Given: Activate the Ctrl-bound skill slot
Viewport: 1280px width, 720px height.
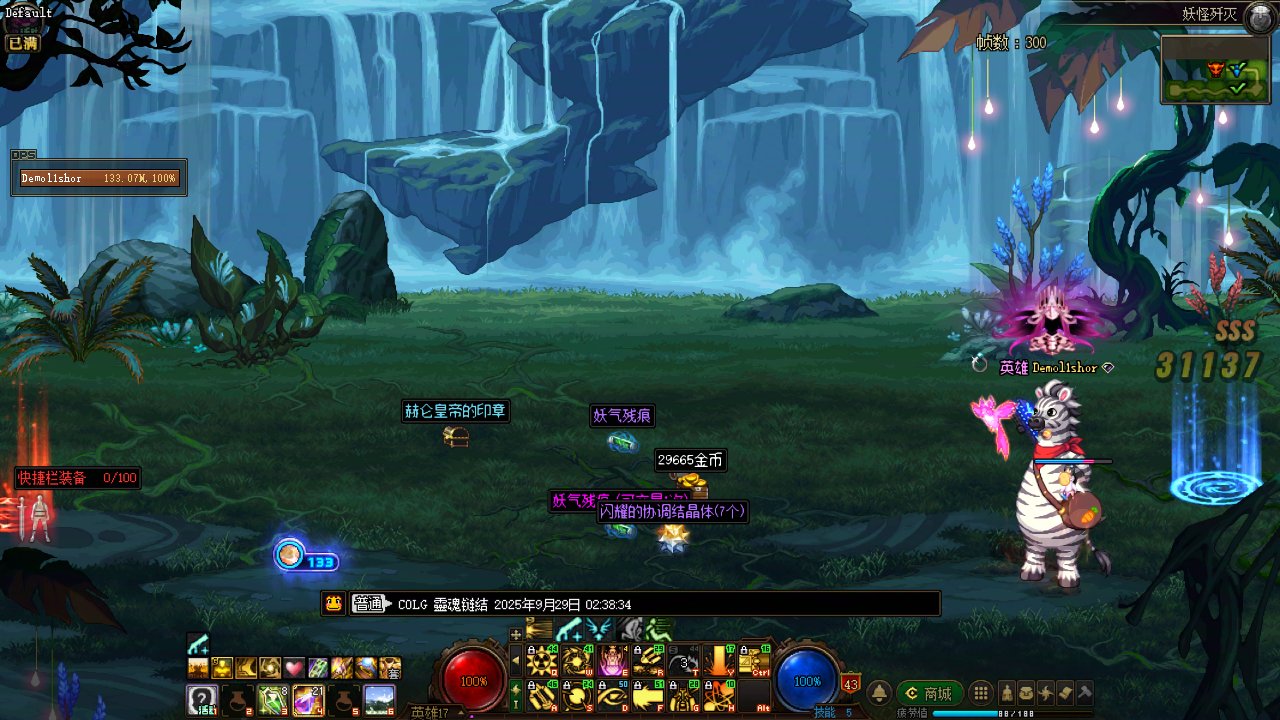Looking at the screenshot, I should point(754,661).
